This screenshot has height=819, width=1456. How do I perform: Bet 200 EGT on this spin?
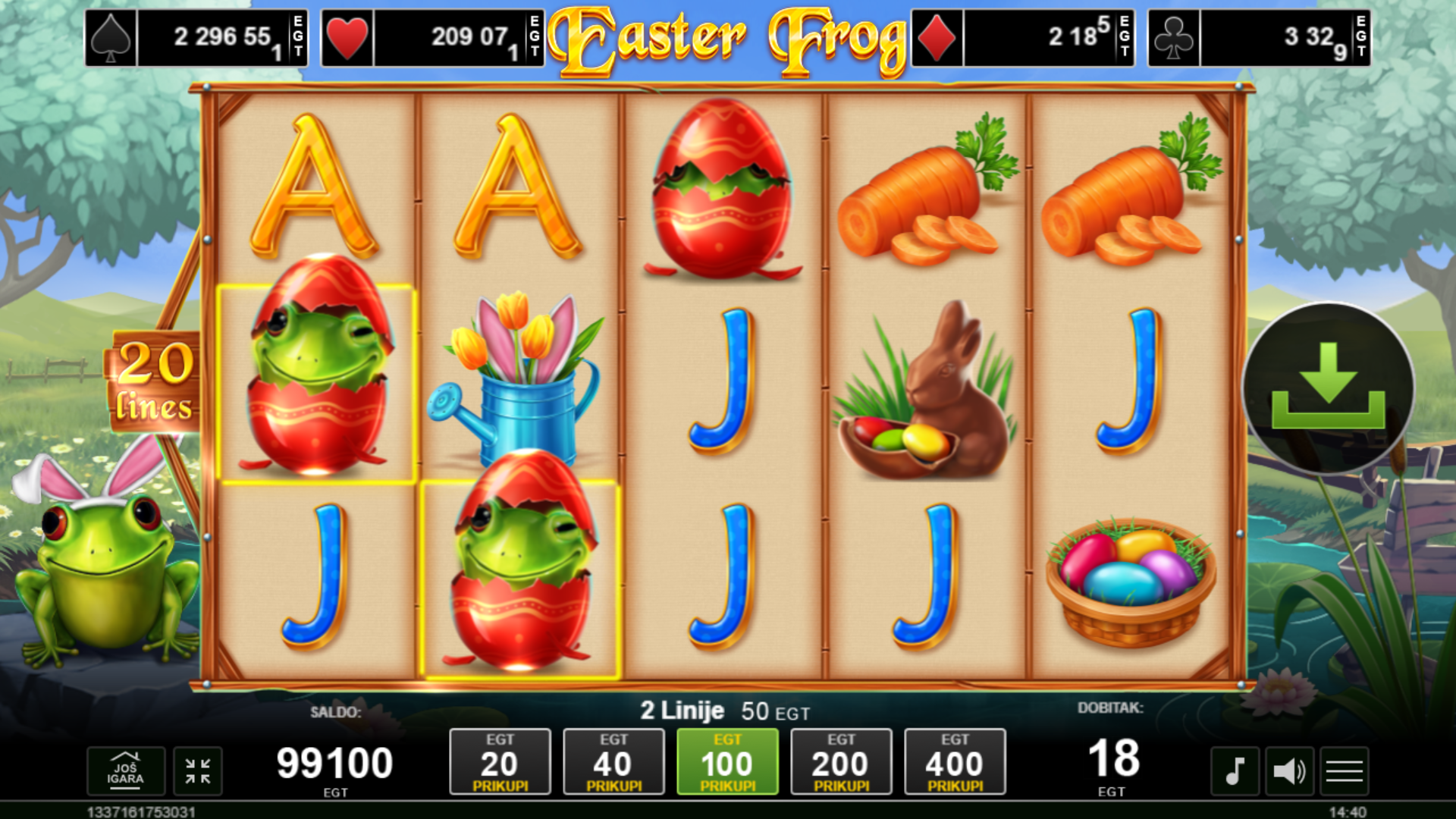(x=841, y=762)
